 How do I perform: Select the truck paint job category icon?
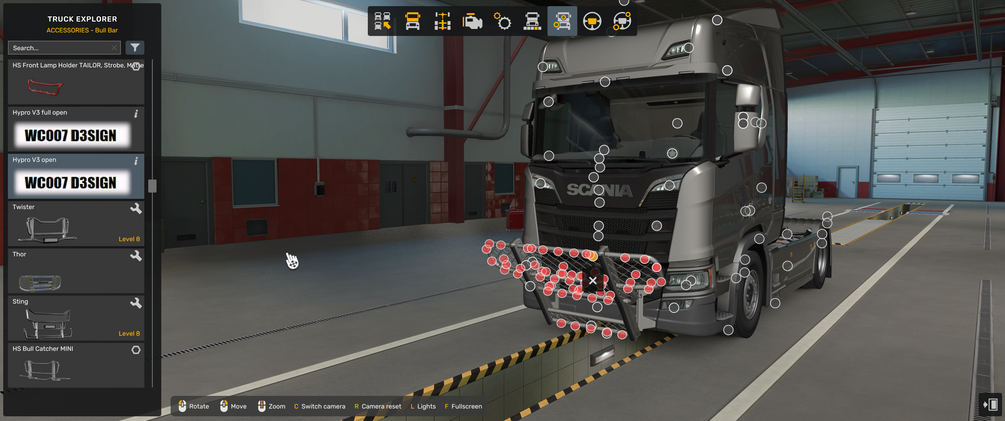(533, 21)
